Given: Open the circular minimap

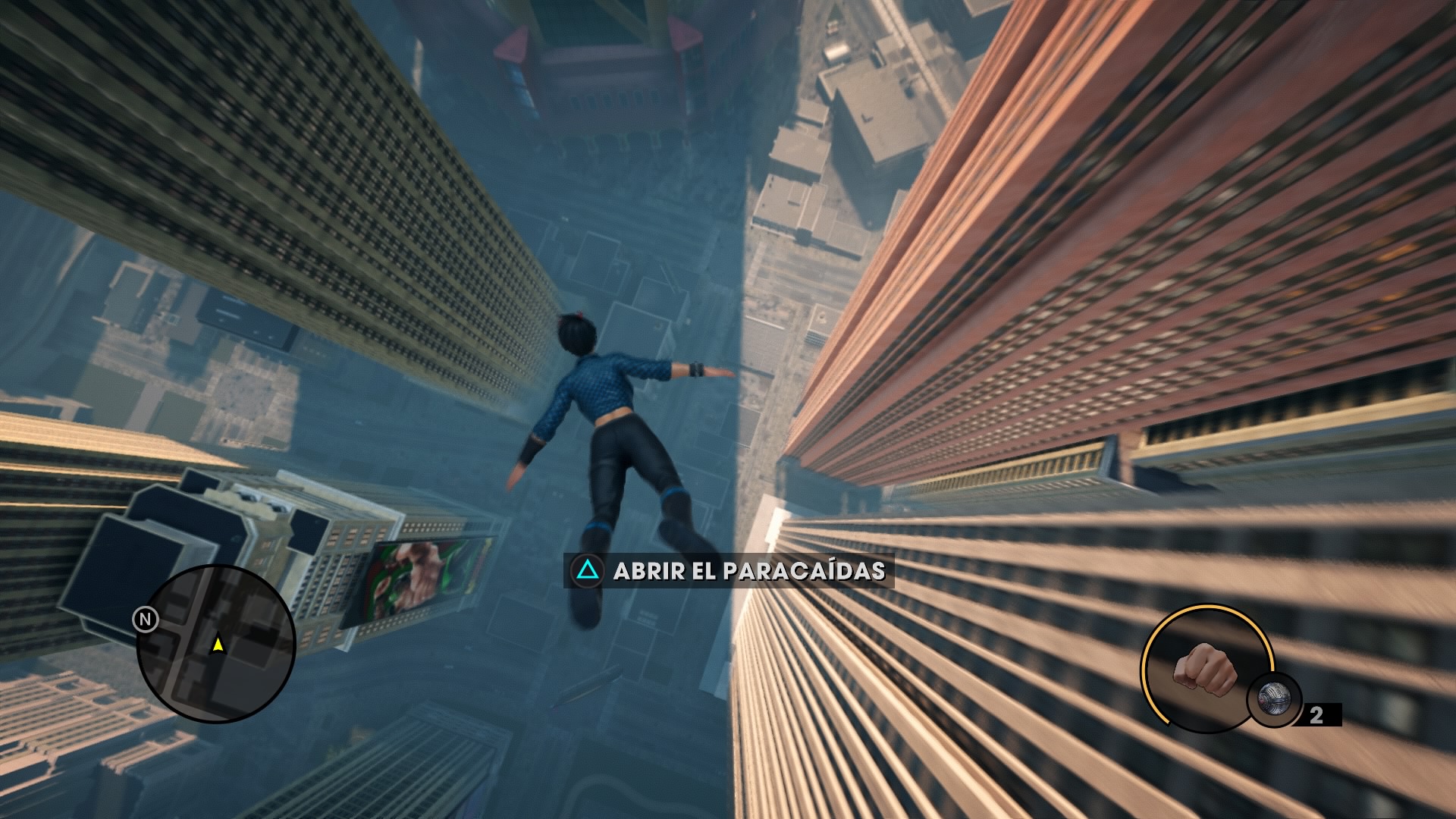Looking at the screenshot, I should (x=216, y=643).
